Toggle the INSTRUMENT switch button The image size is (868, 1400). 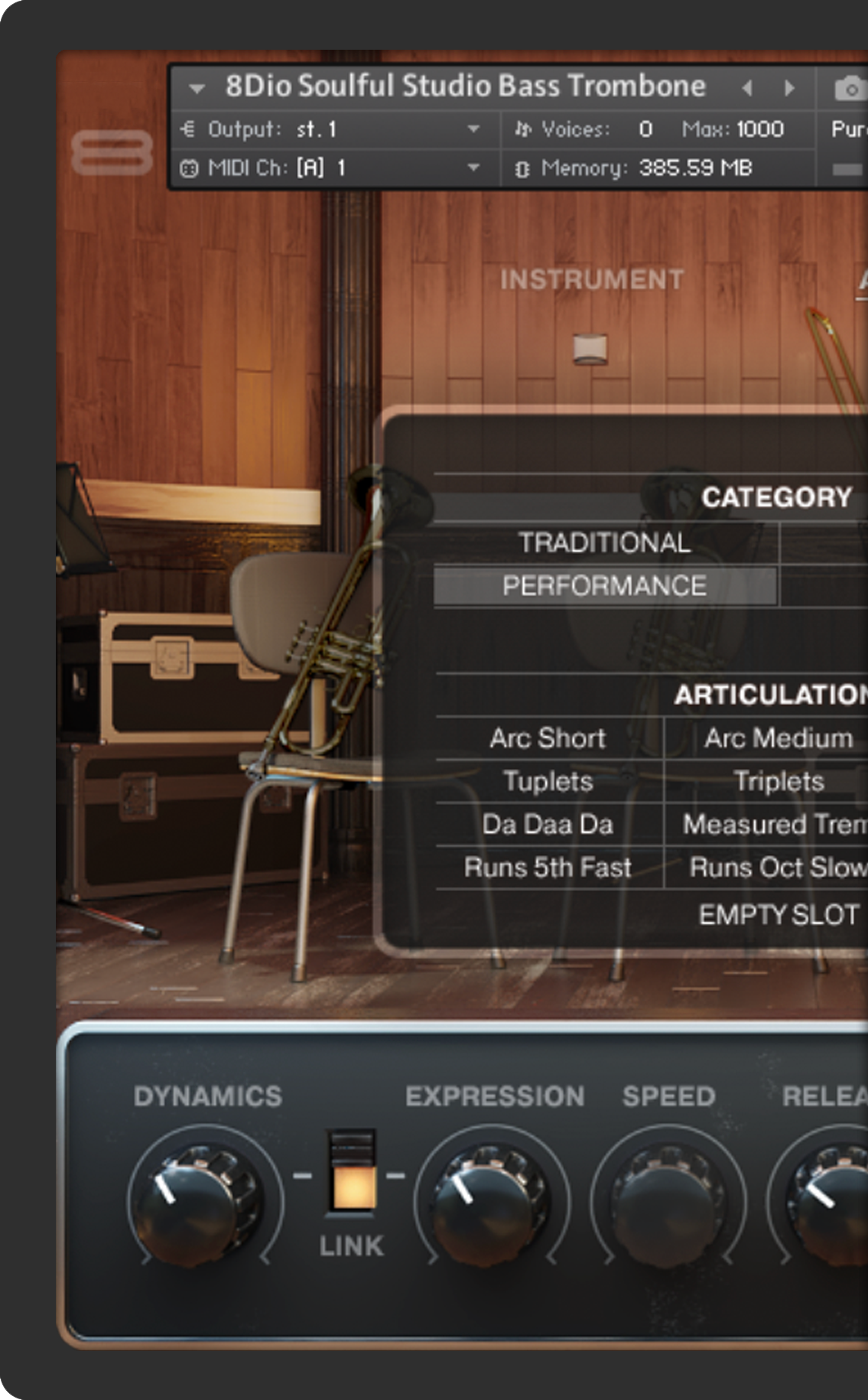click(x=591, y=349)
